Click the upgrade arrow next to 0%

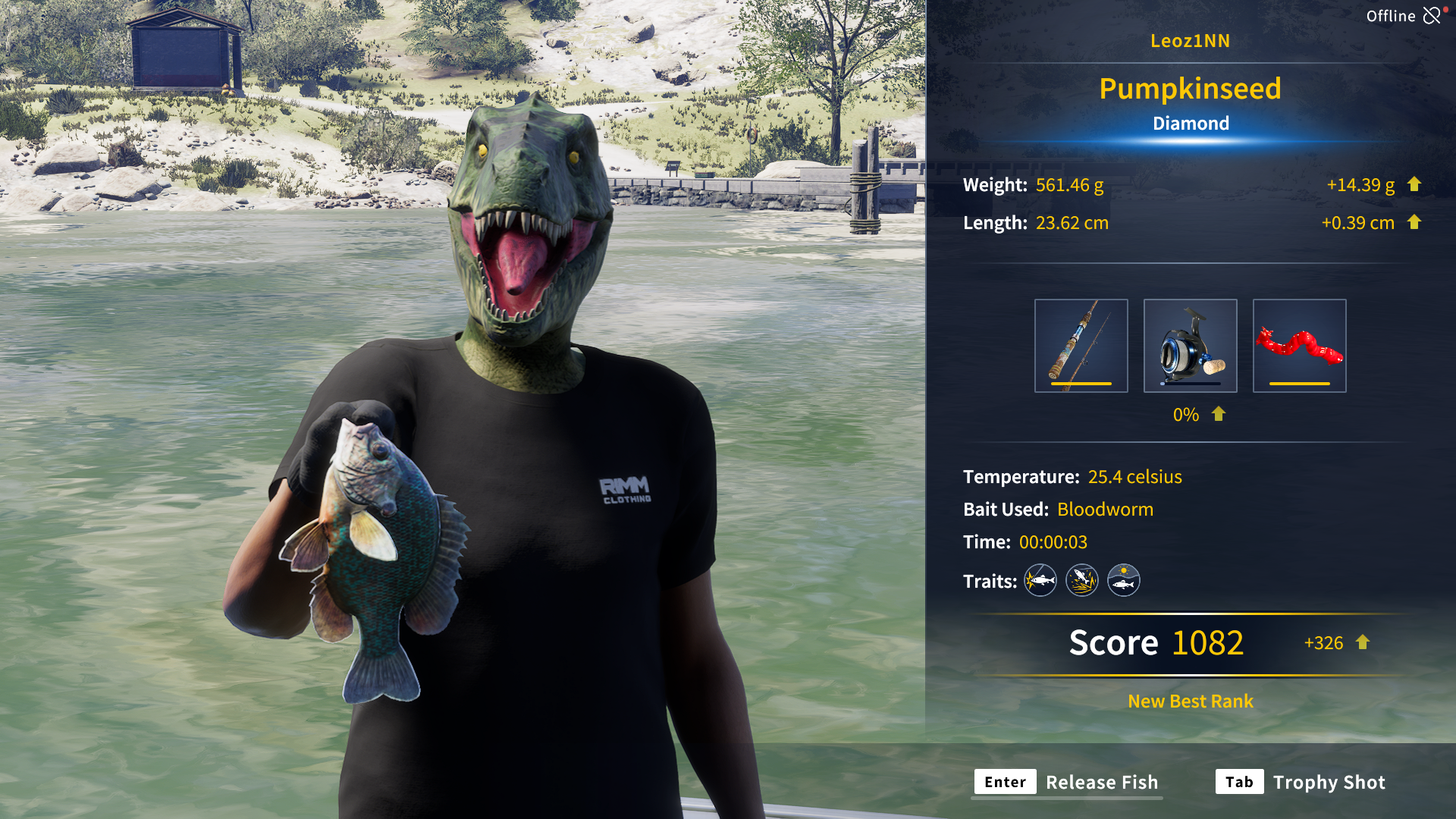click(x=1218, y=414)
